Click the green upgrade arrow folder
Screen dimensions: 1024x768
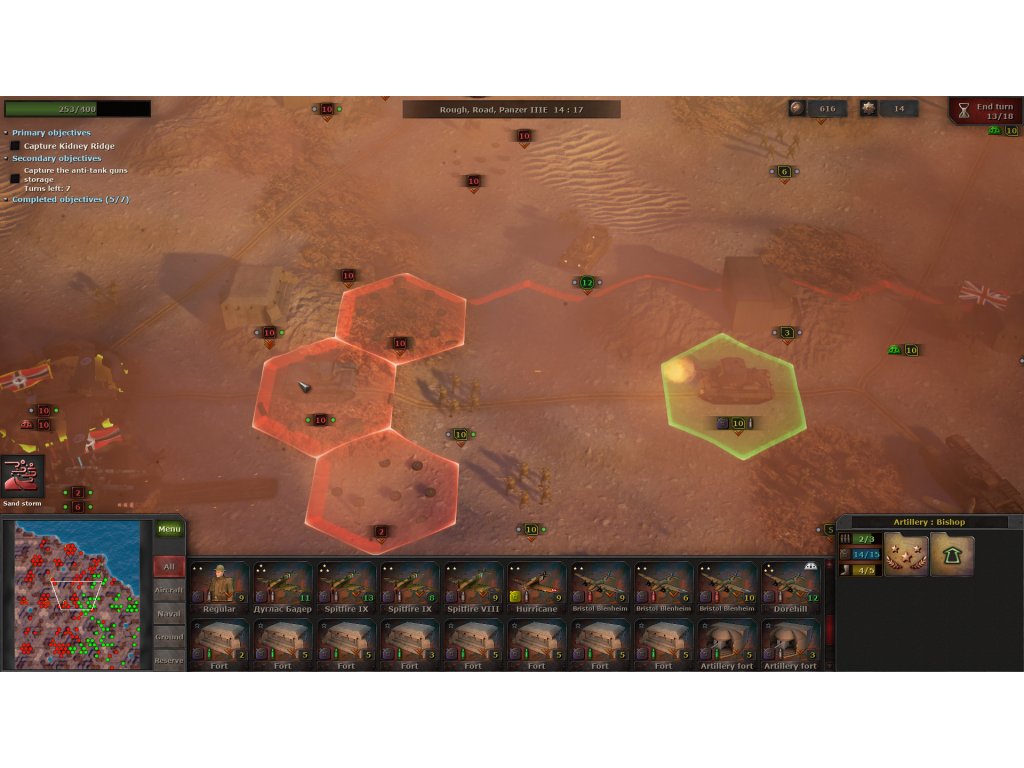(952, 555)
